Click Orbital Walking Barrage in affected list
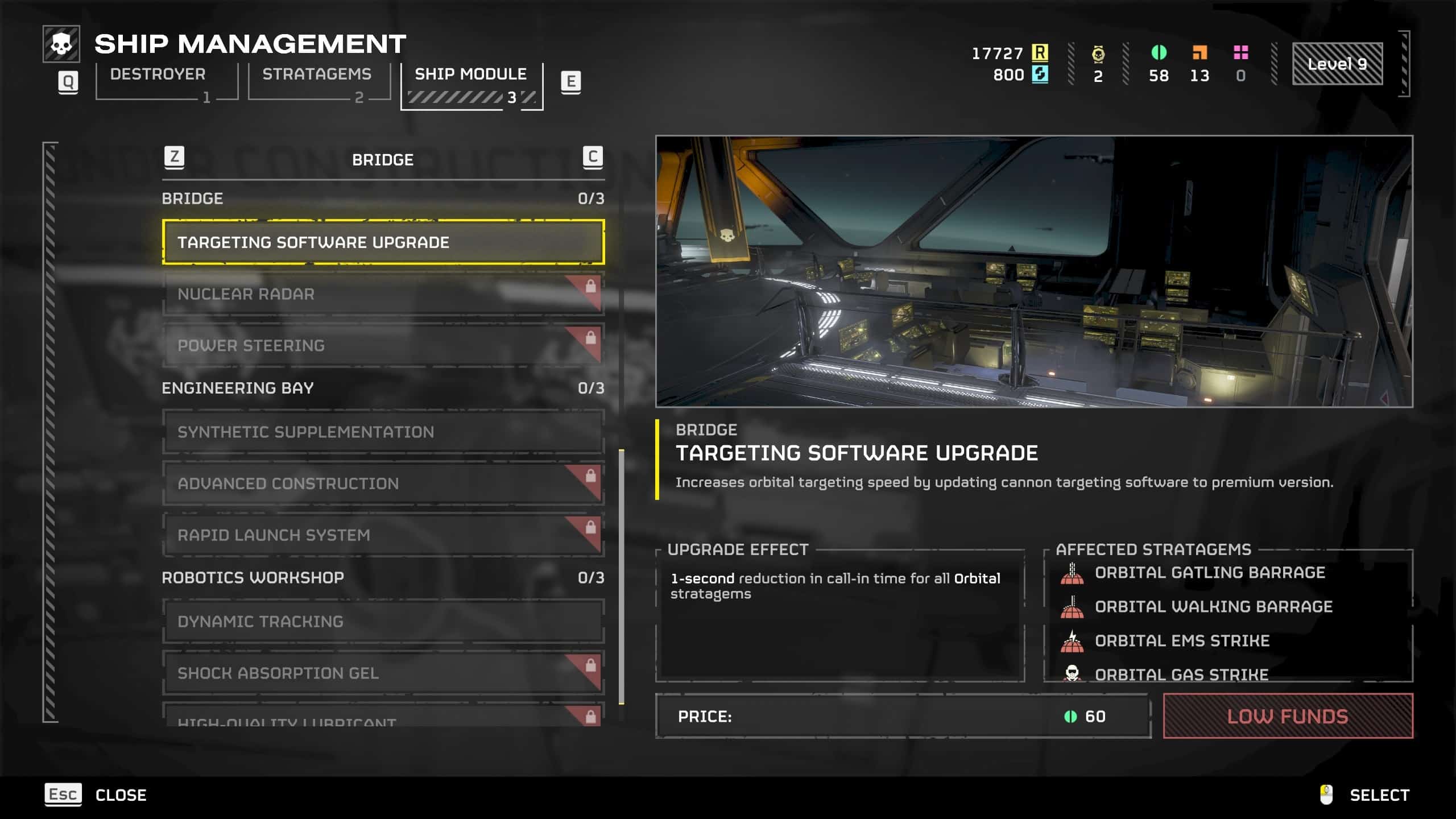1456x819 pixels. click(1213, 607)
